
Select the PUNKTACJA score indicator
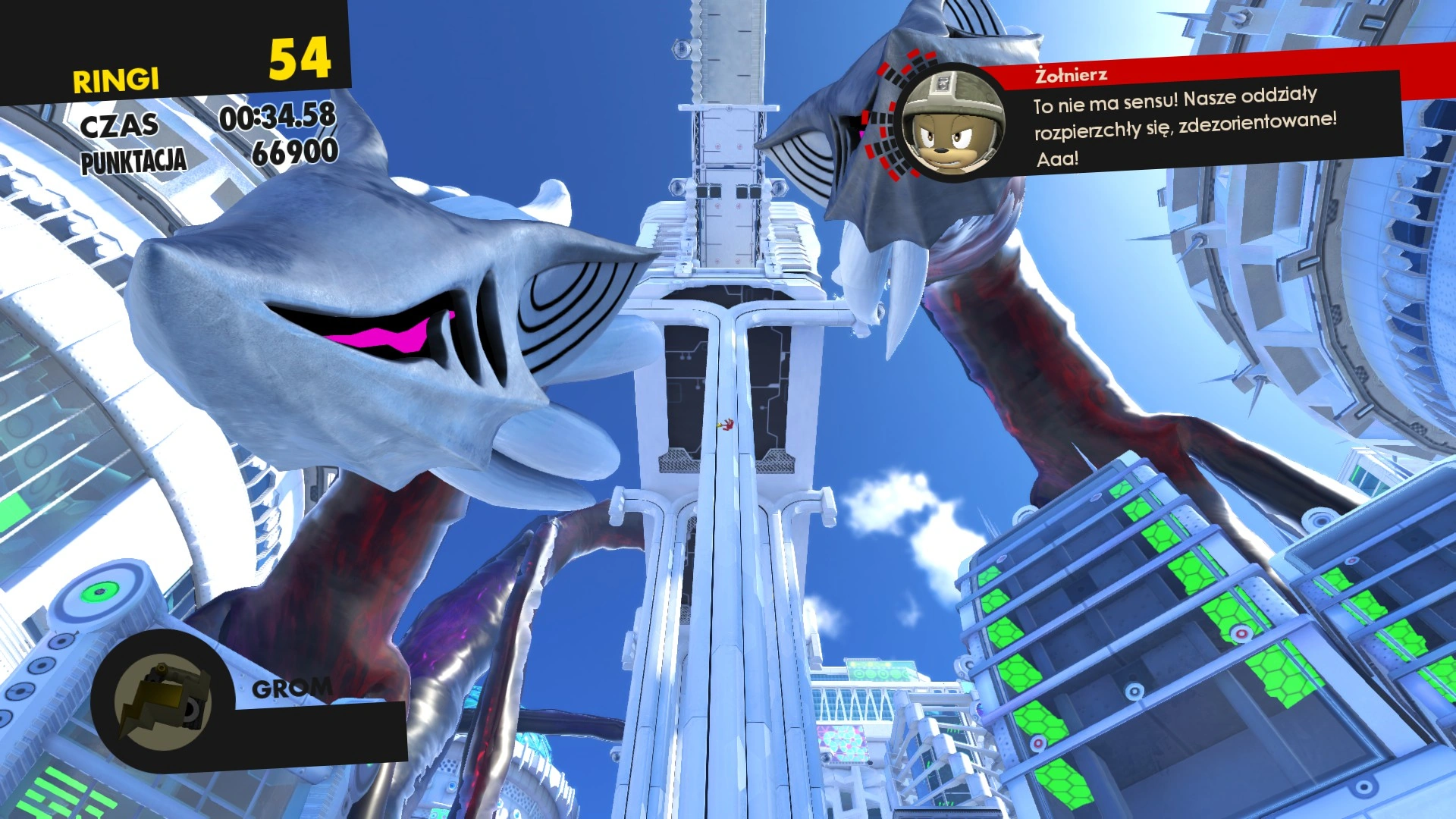coord(134,160)
